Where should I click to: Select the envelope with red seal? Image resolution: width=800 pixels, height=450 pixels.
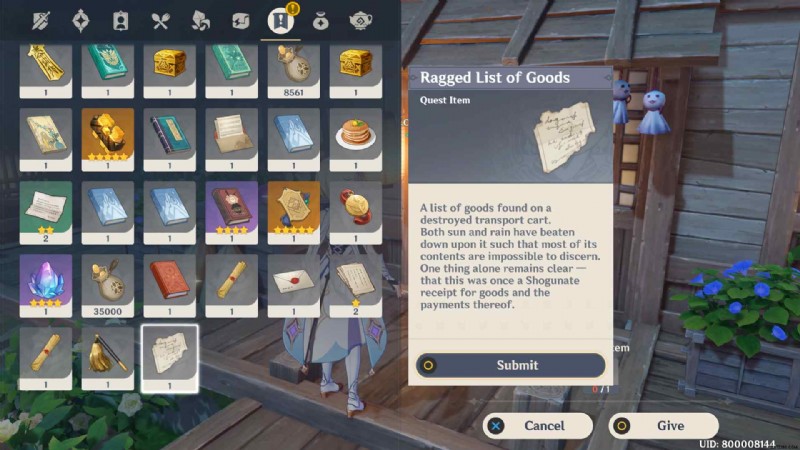(x=293, y=281)
